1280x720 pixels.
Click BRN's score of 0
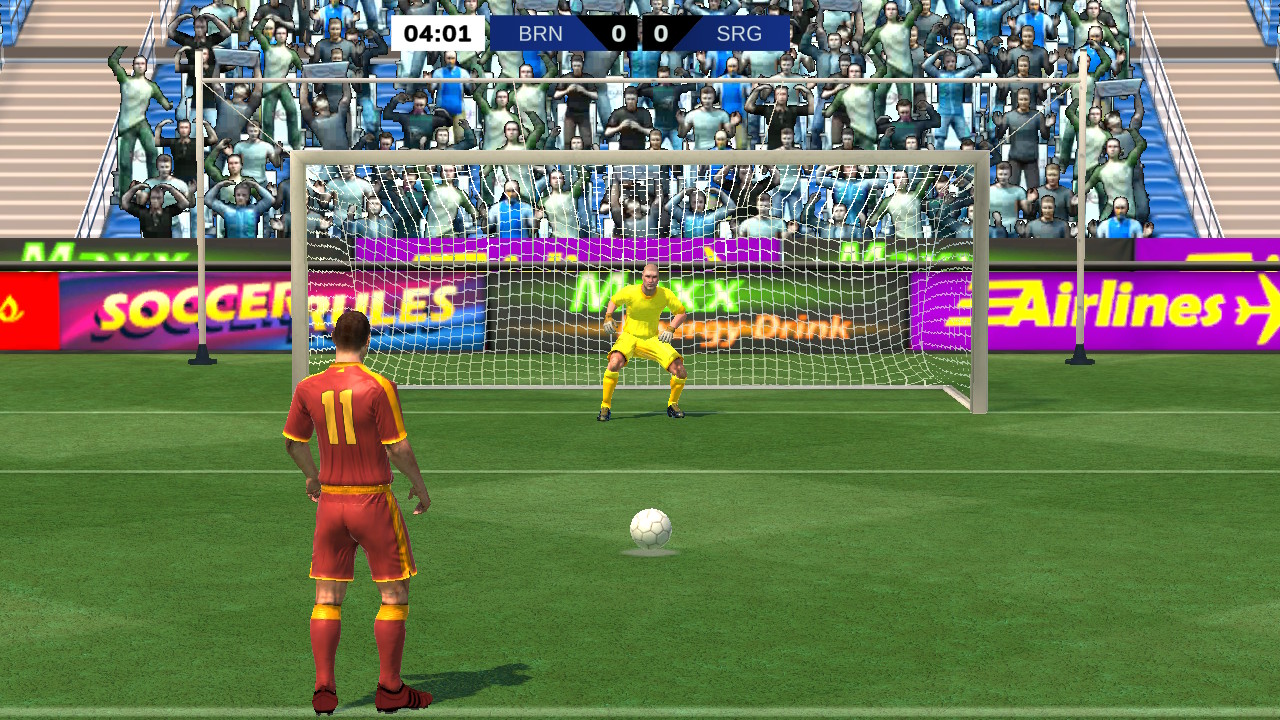(x=618, y=33)
